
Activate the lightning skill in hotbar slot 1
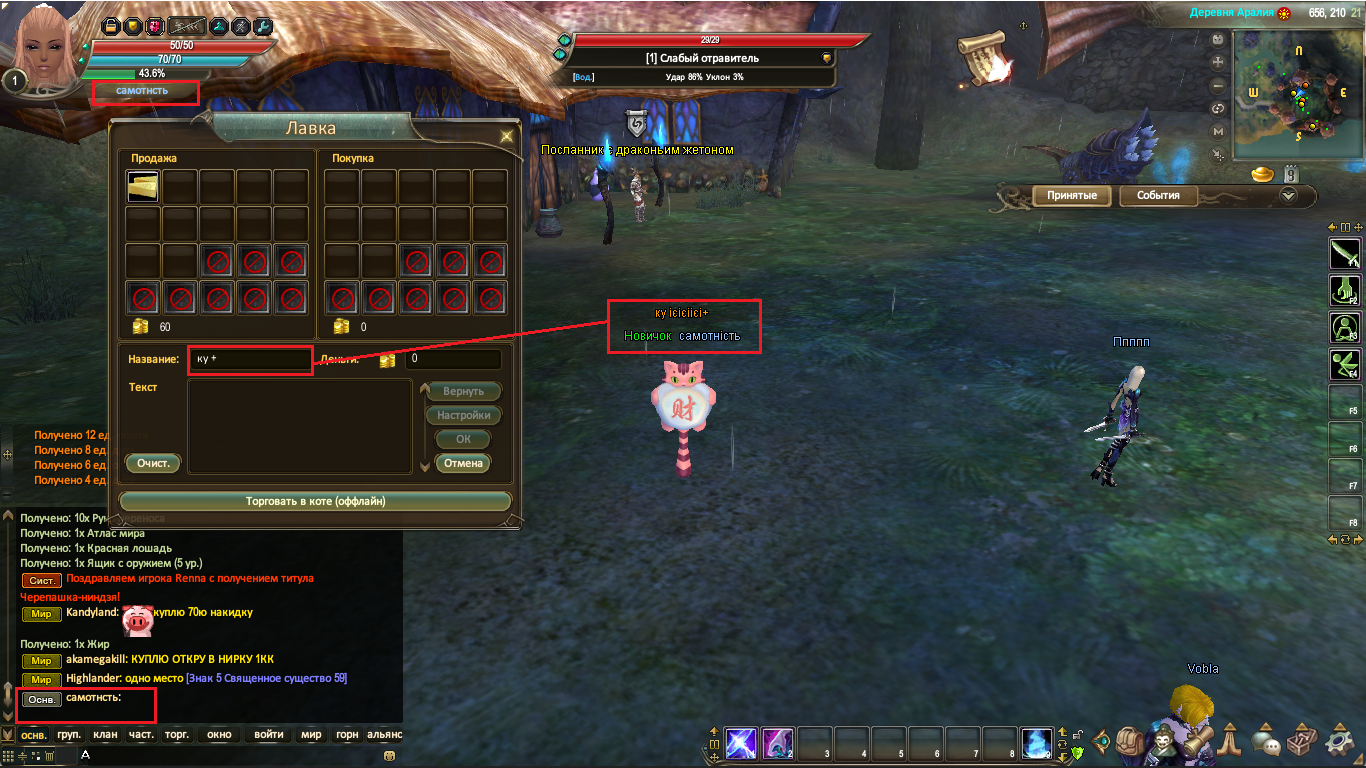point(740,743)
